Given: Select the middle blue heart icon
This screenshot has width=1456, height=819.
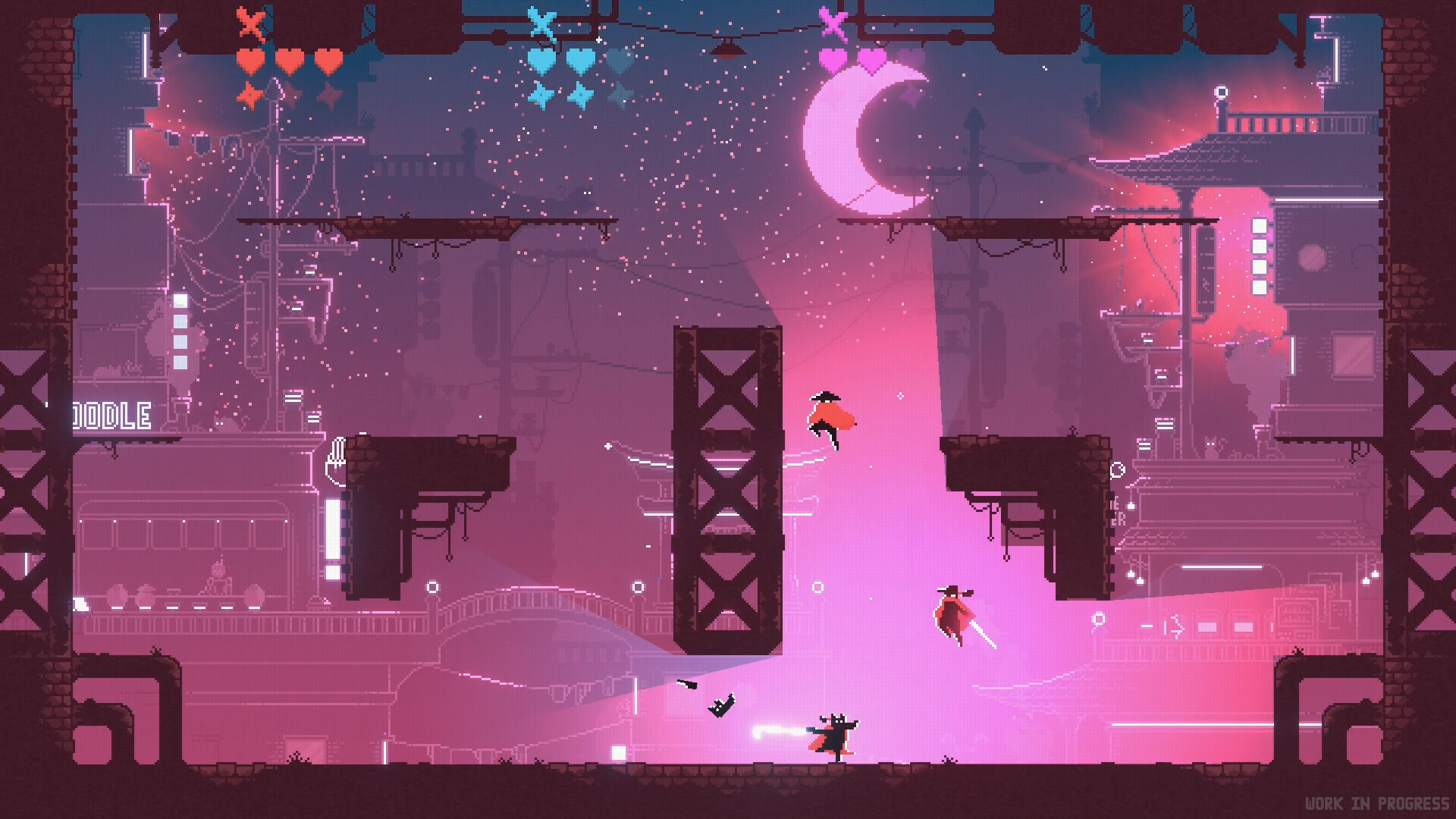Looking at the screenshot, I should coord(580,59).
